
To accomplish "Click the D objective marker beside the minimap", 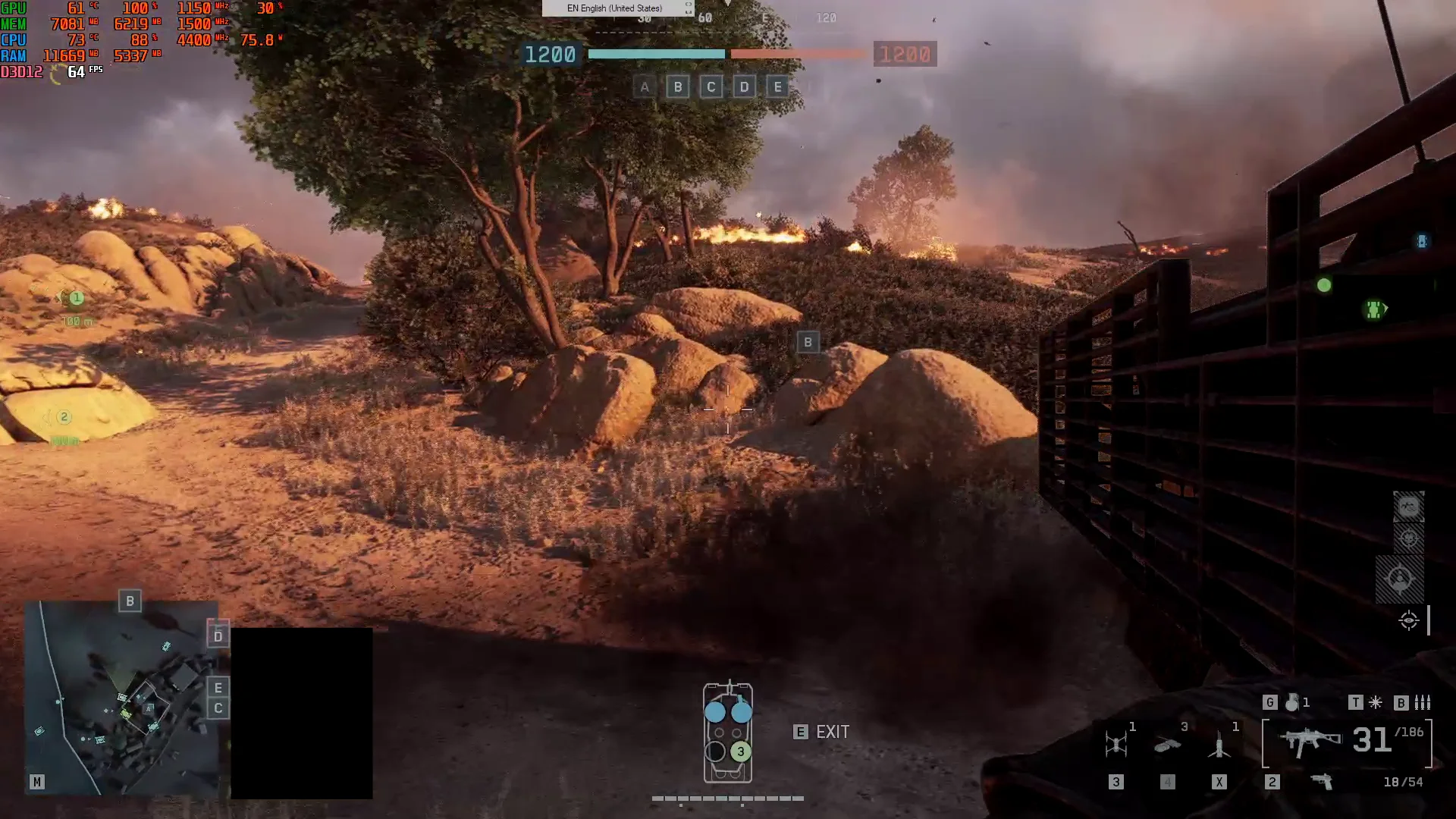I will pyautogui.click(x=218, y=635).
